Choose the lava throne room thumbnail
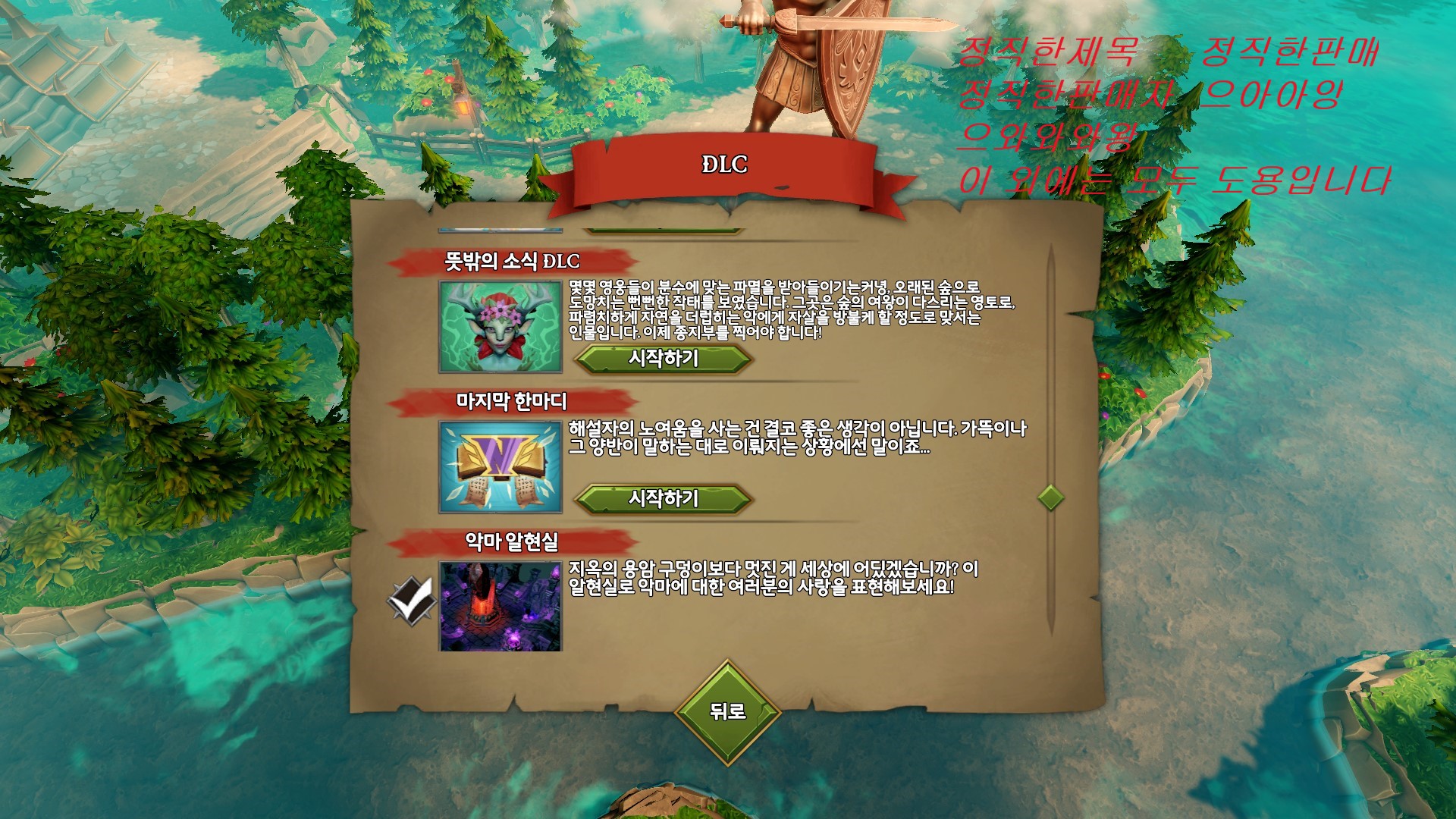Screen dimensions: 1456x819 [x=500, y=606]
